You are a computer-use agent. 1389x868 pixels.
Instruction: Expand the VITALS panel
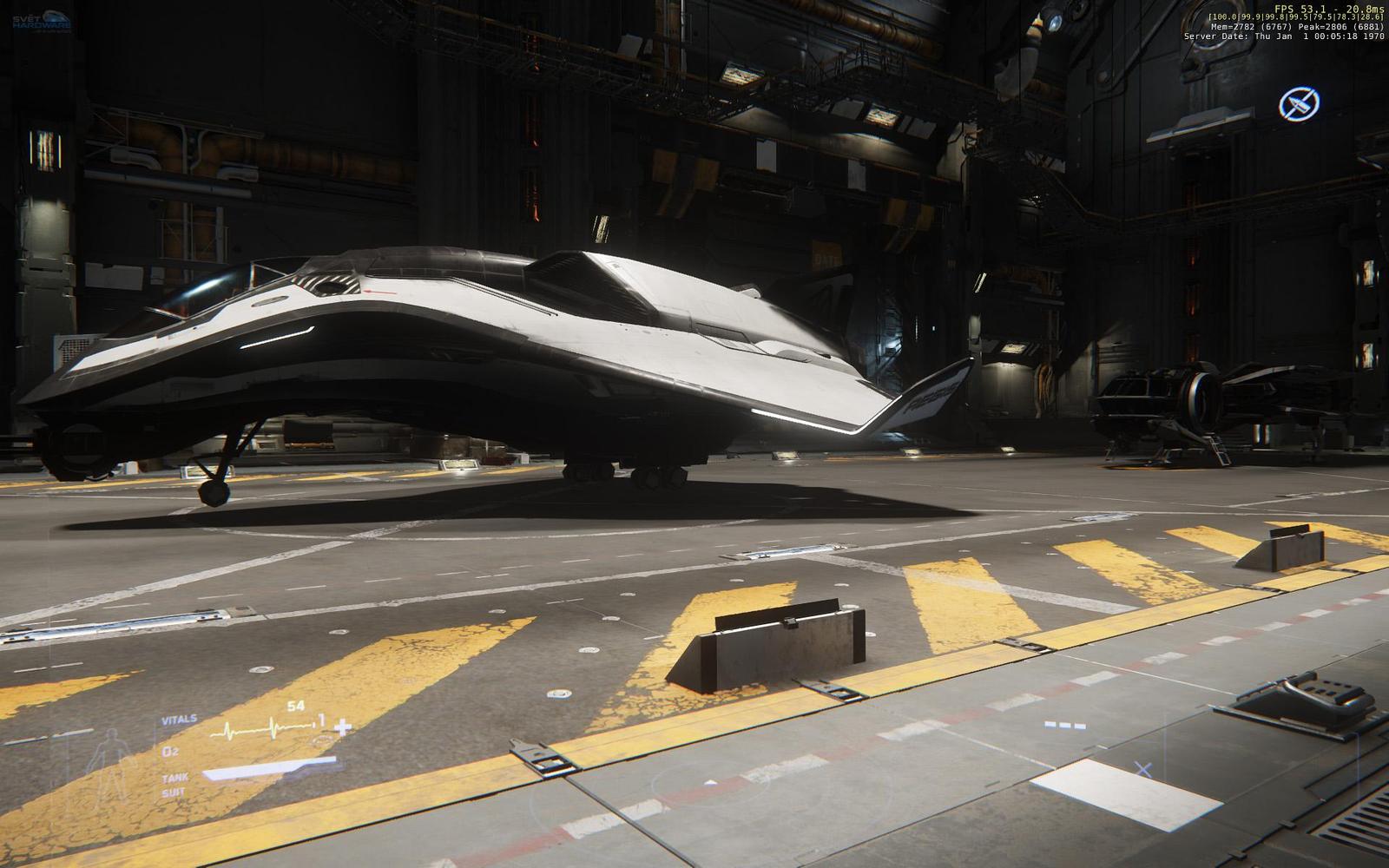pyautogui.click(x=179, y=718)
